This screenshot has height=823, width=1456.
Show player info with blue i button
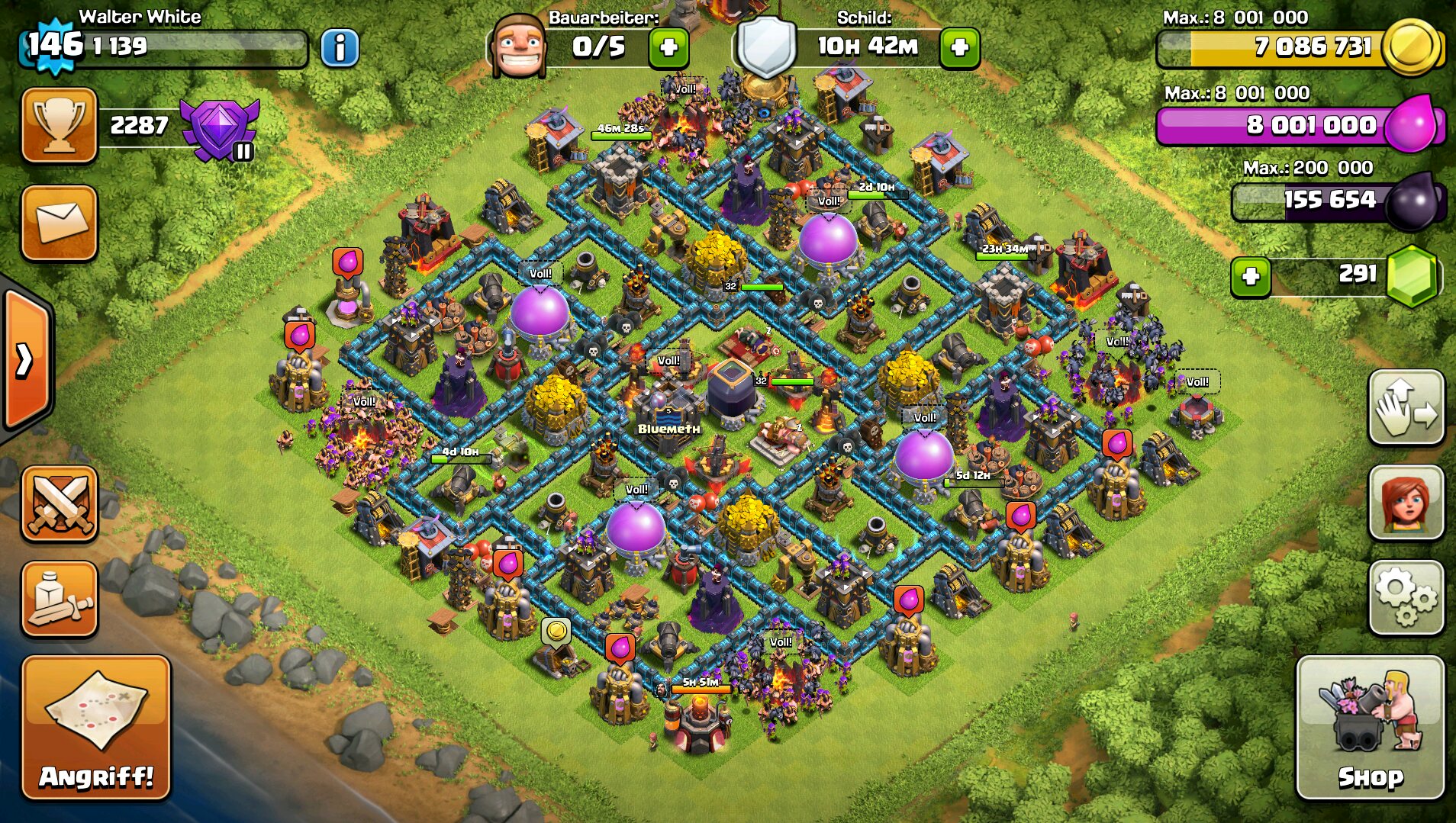click(340, 48)
